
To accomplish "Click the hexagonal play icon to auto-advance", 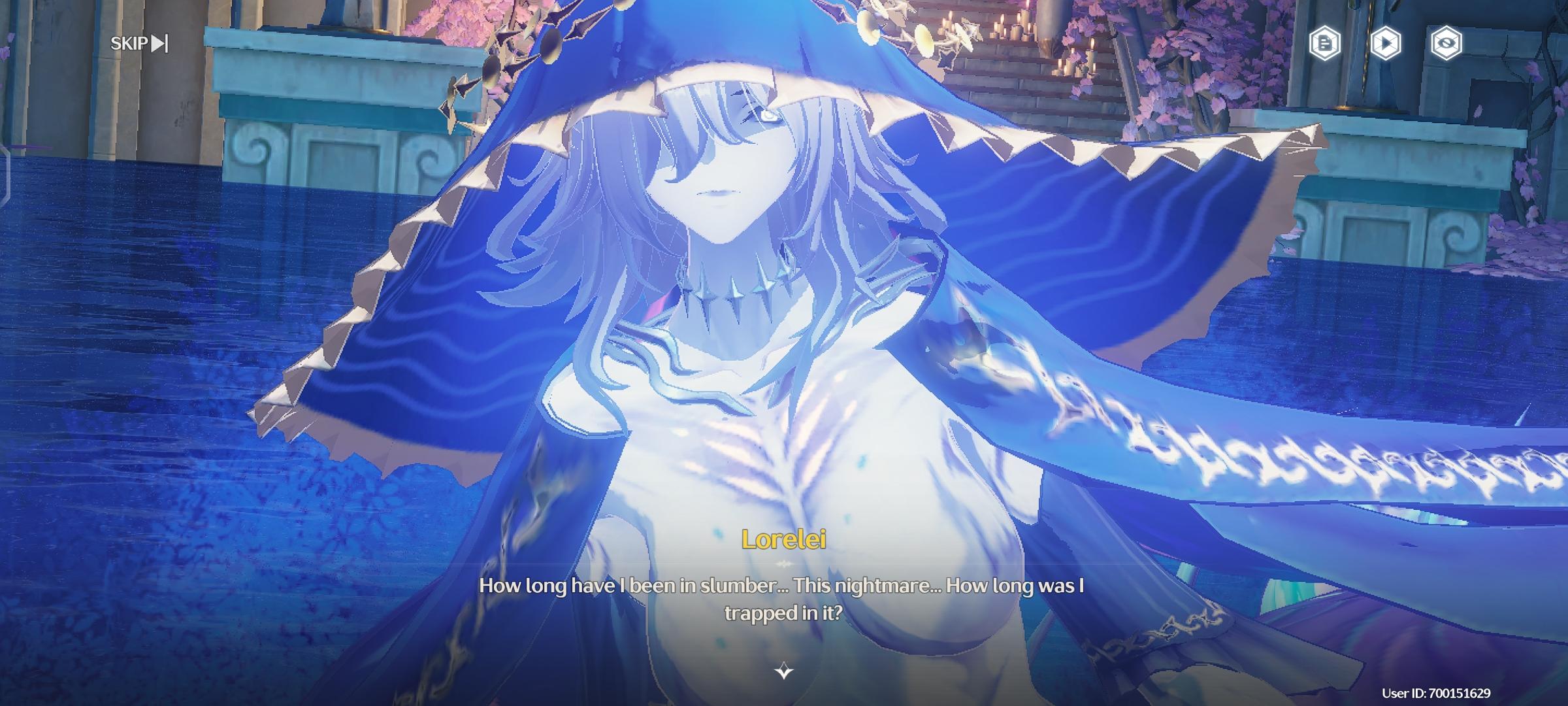I will click(x=1386, y=44).
